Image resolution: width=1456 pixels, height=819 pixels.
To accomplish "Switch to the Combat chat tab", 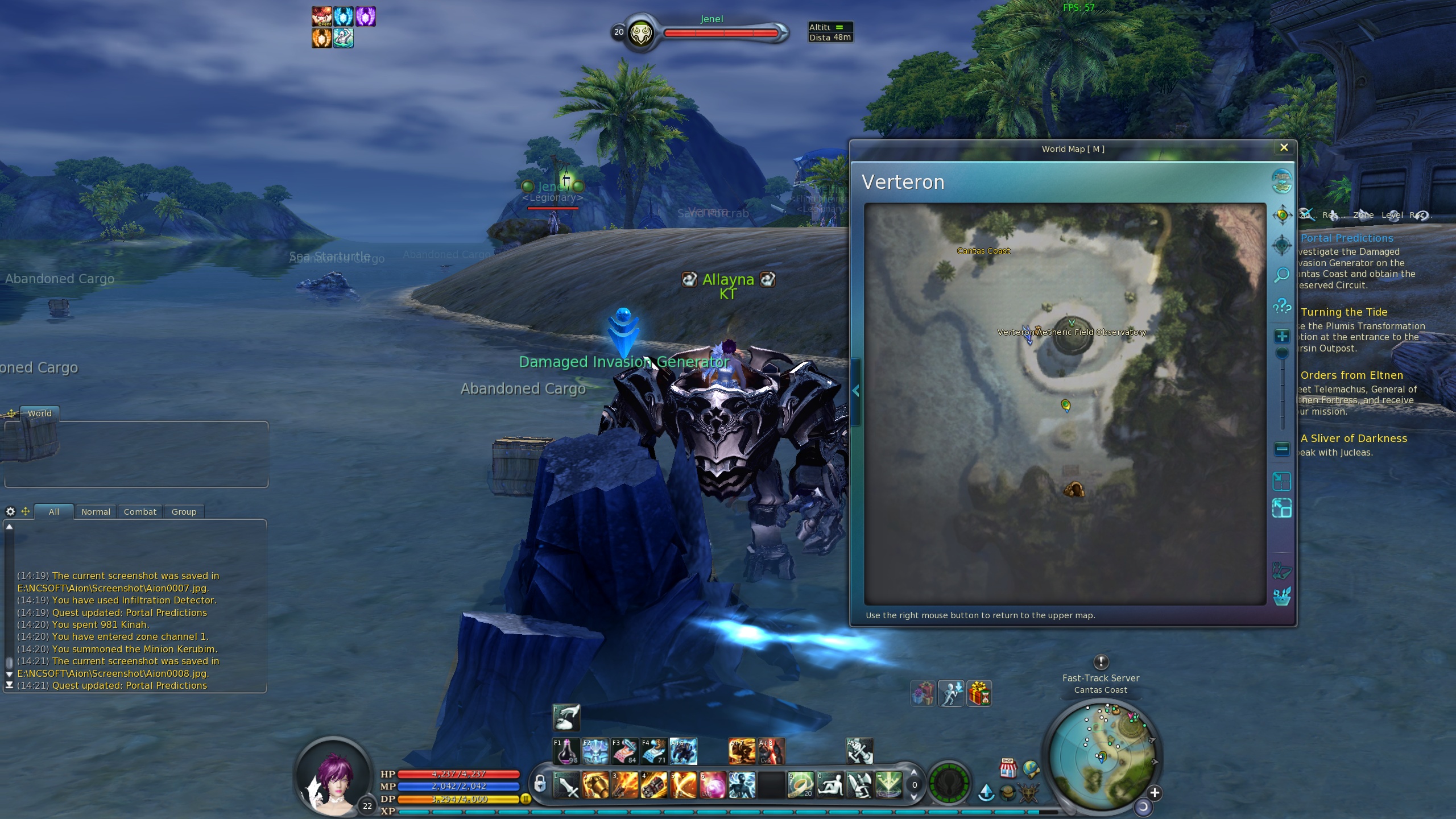I will click(140, 512).
